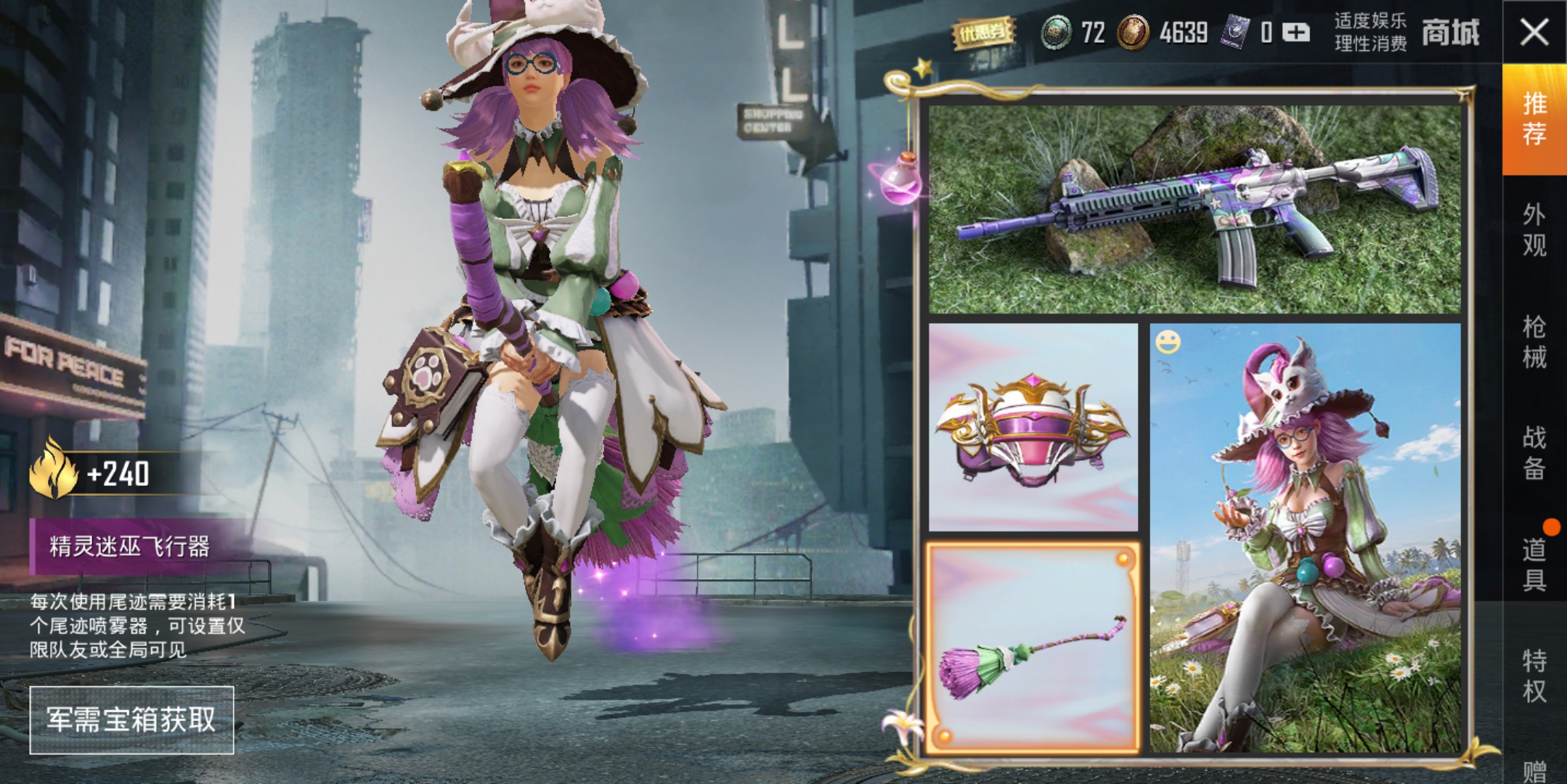This screenshot has width=1567, height=784.
Task: Show the 特权 tab
Action: point(1534,676)
